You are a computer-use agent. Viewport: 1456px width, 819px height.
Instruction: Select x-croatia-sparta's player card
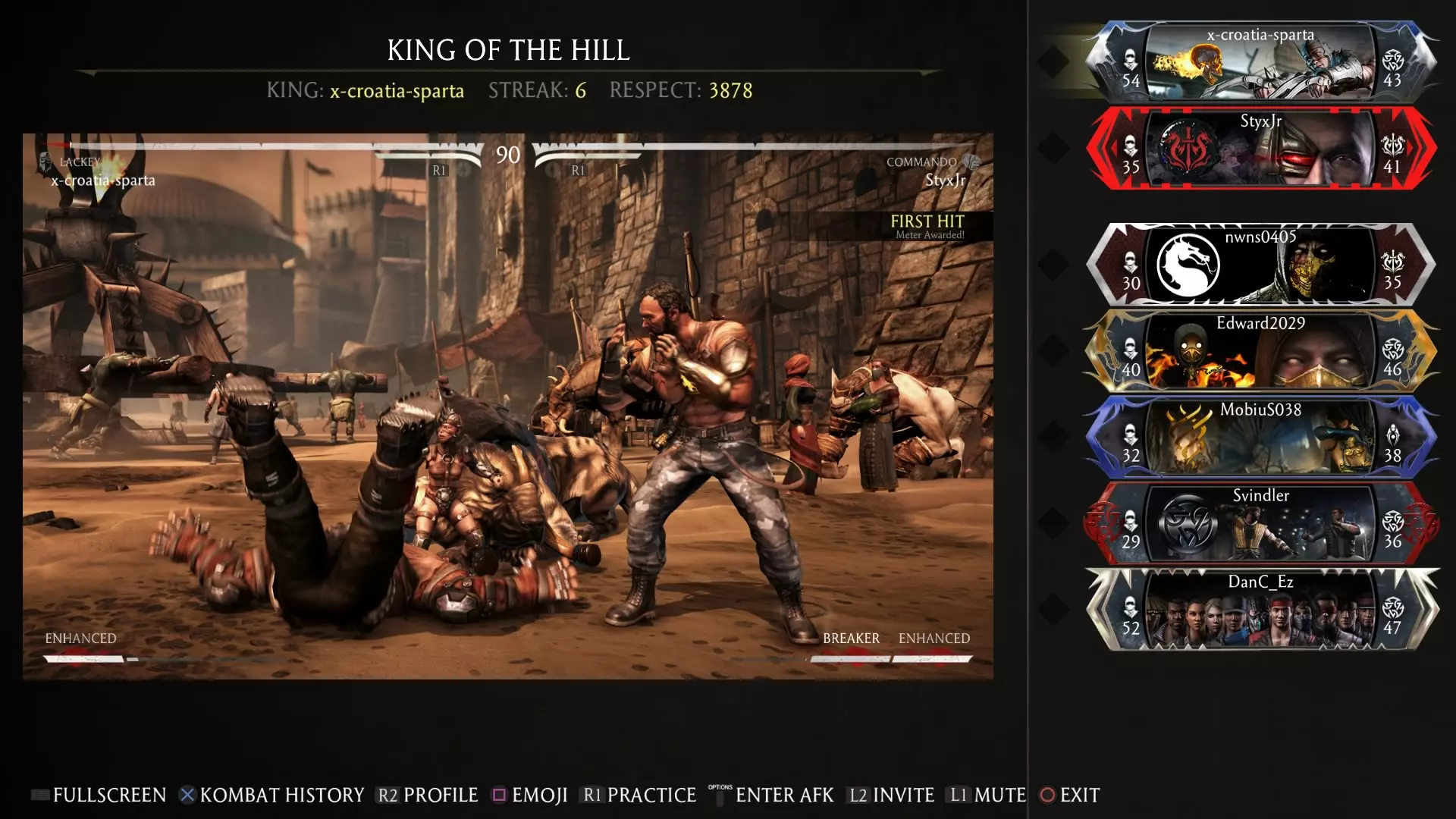tap(1260, 62)
